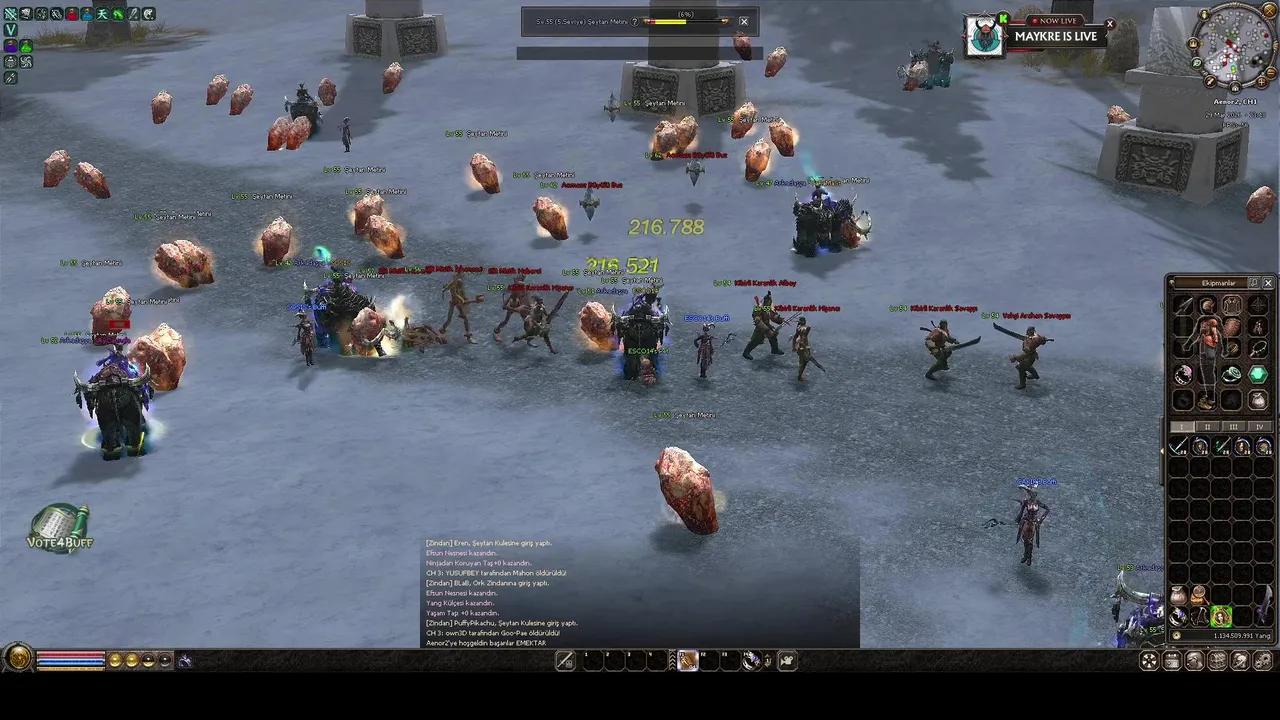This screenshot has width=1280, height=720.
Task: Click the MAYKRE streamer avatar
Action: (985, 36)
